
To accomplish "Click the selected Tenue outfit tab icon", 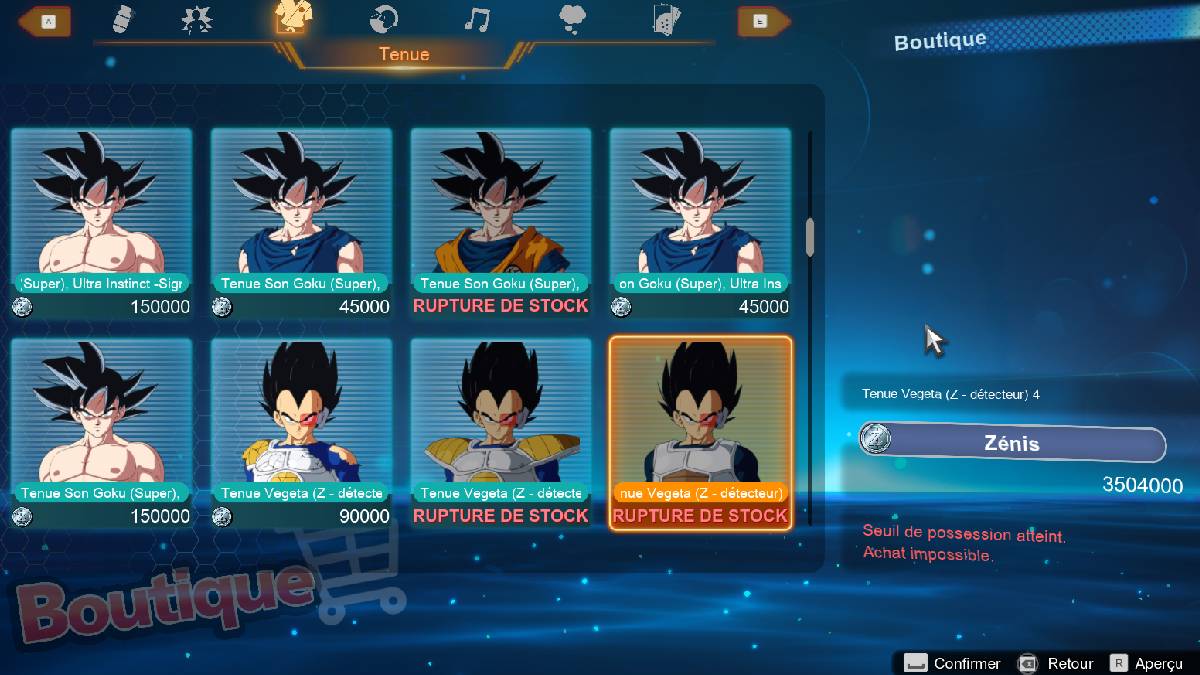I will pyautogui.click(x=292, y=18).
